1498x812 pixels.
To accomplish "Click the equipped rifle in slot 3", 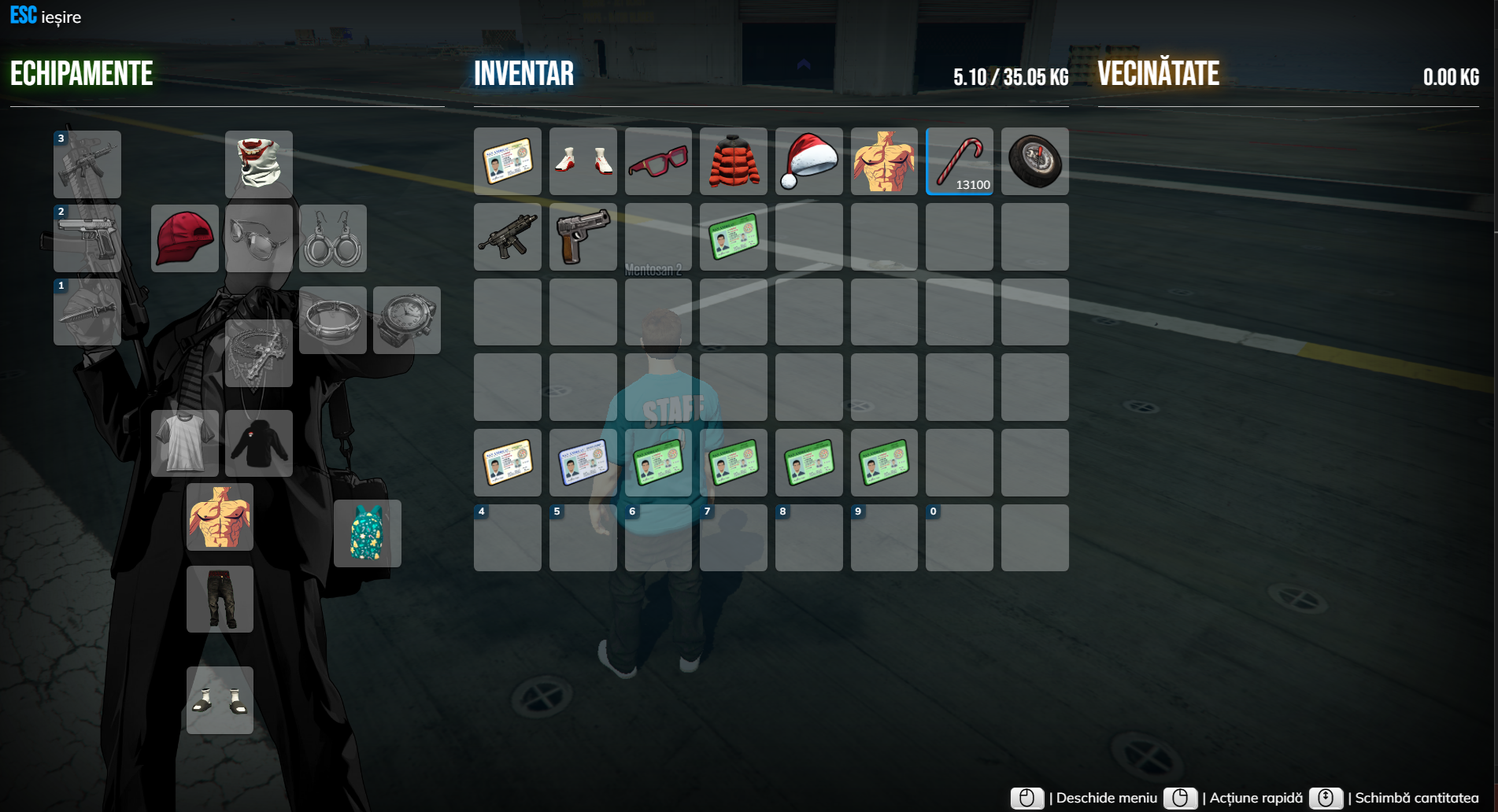I will [x=87, y=164].
